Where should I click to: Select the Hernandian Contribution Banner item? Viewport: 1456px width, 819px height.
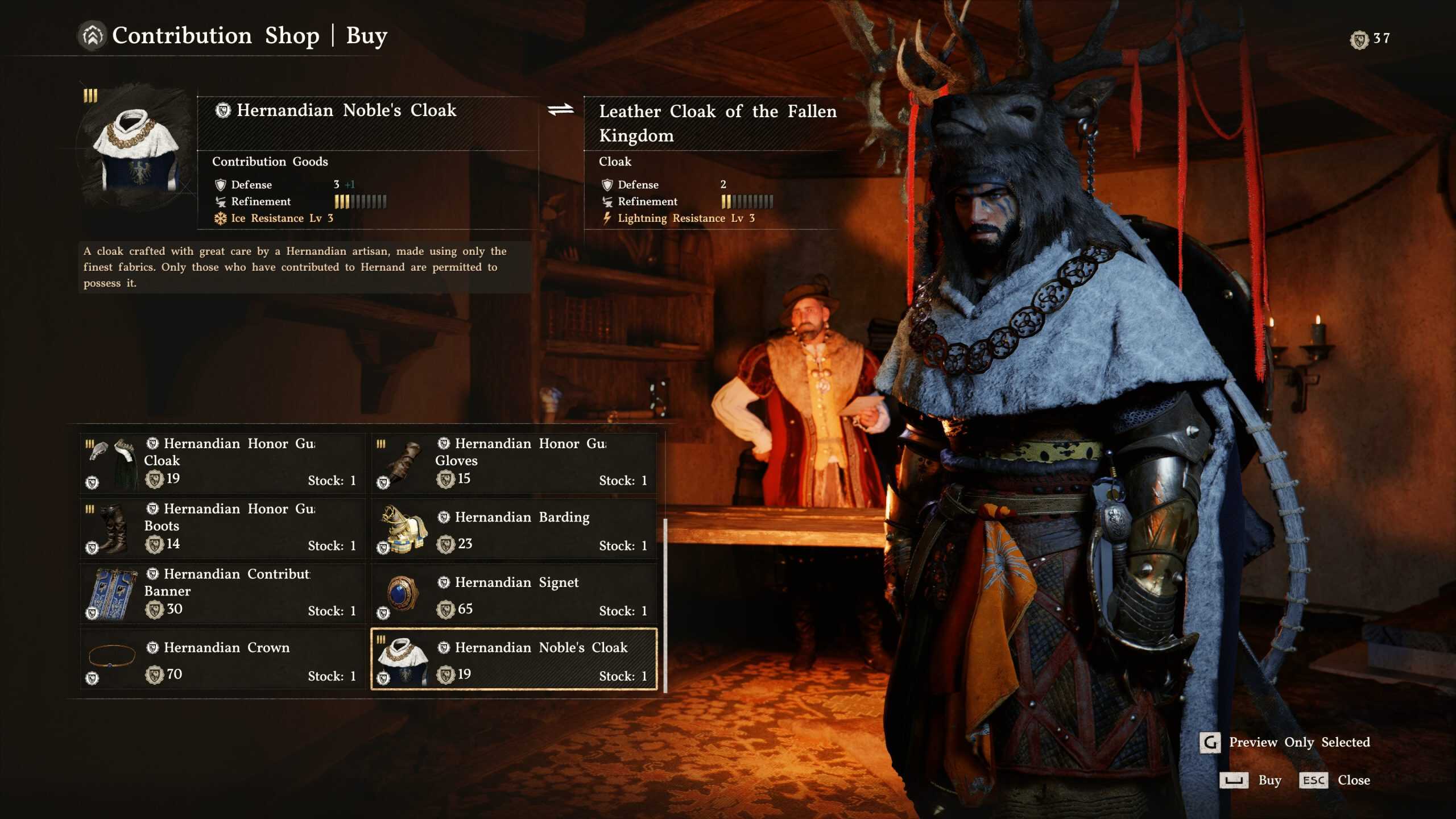click(222, 594)
